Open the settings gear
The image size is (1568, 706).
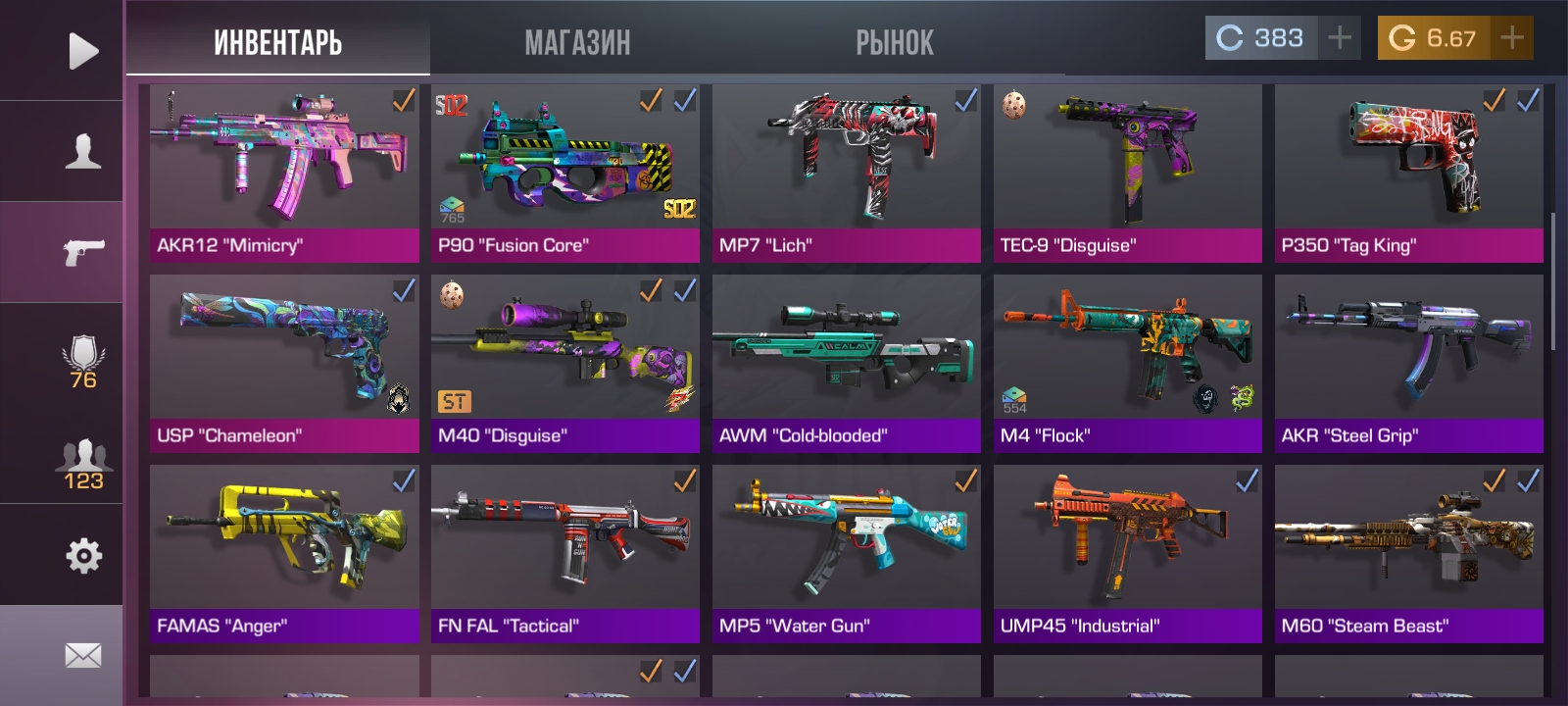click(x=82, y=556)
